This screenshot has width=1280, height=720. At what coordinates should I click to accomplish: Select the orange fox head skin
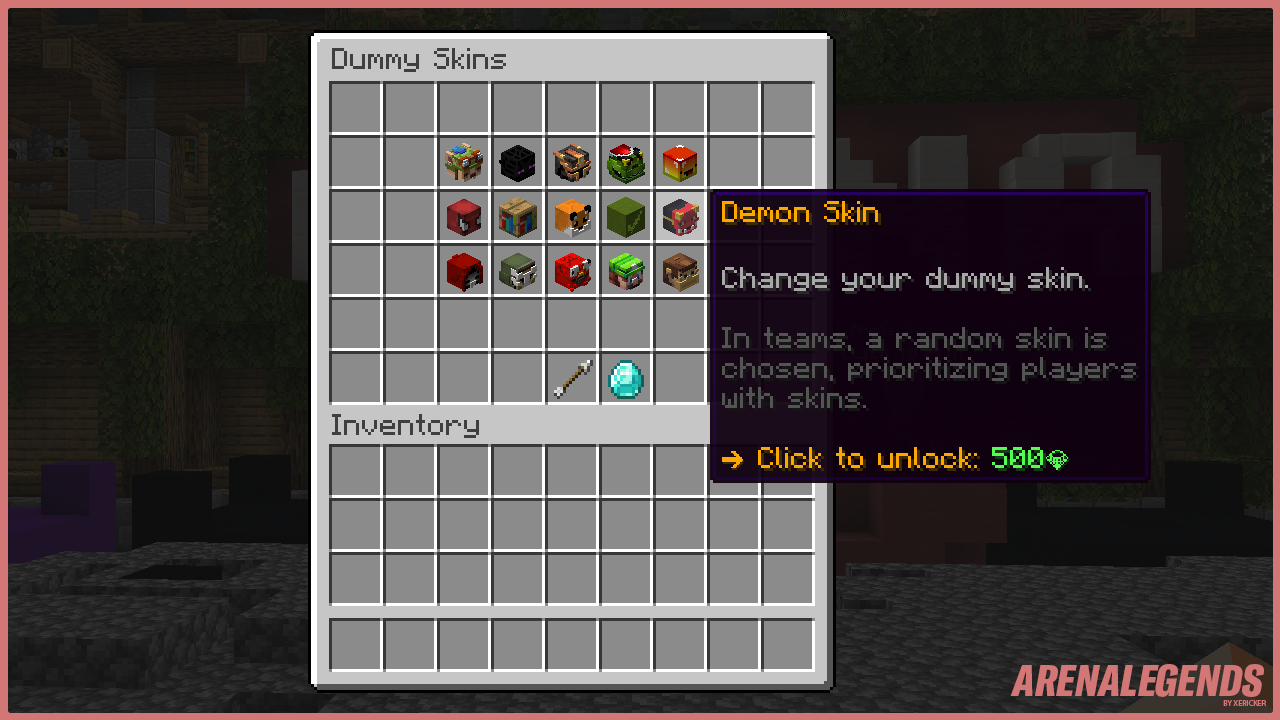tap(572, 216)
